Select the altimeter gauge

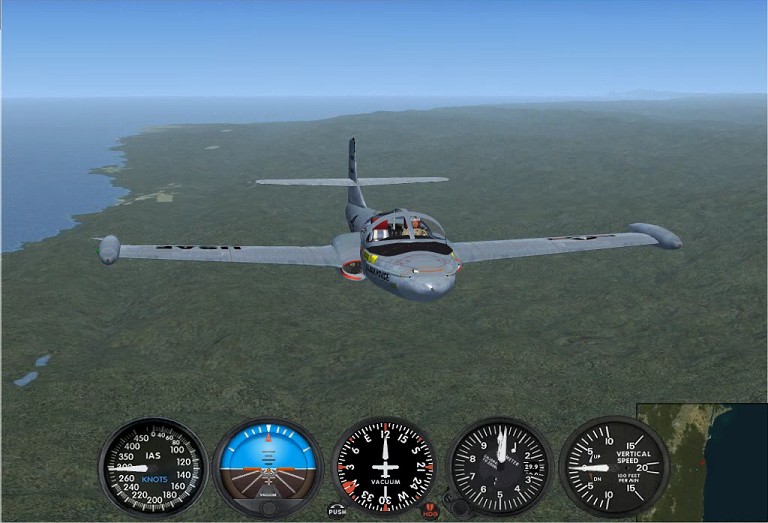(x=501, y=467)
